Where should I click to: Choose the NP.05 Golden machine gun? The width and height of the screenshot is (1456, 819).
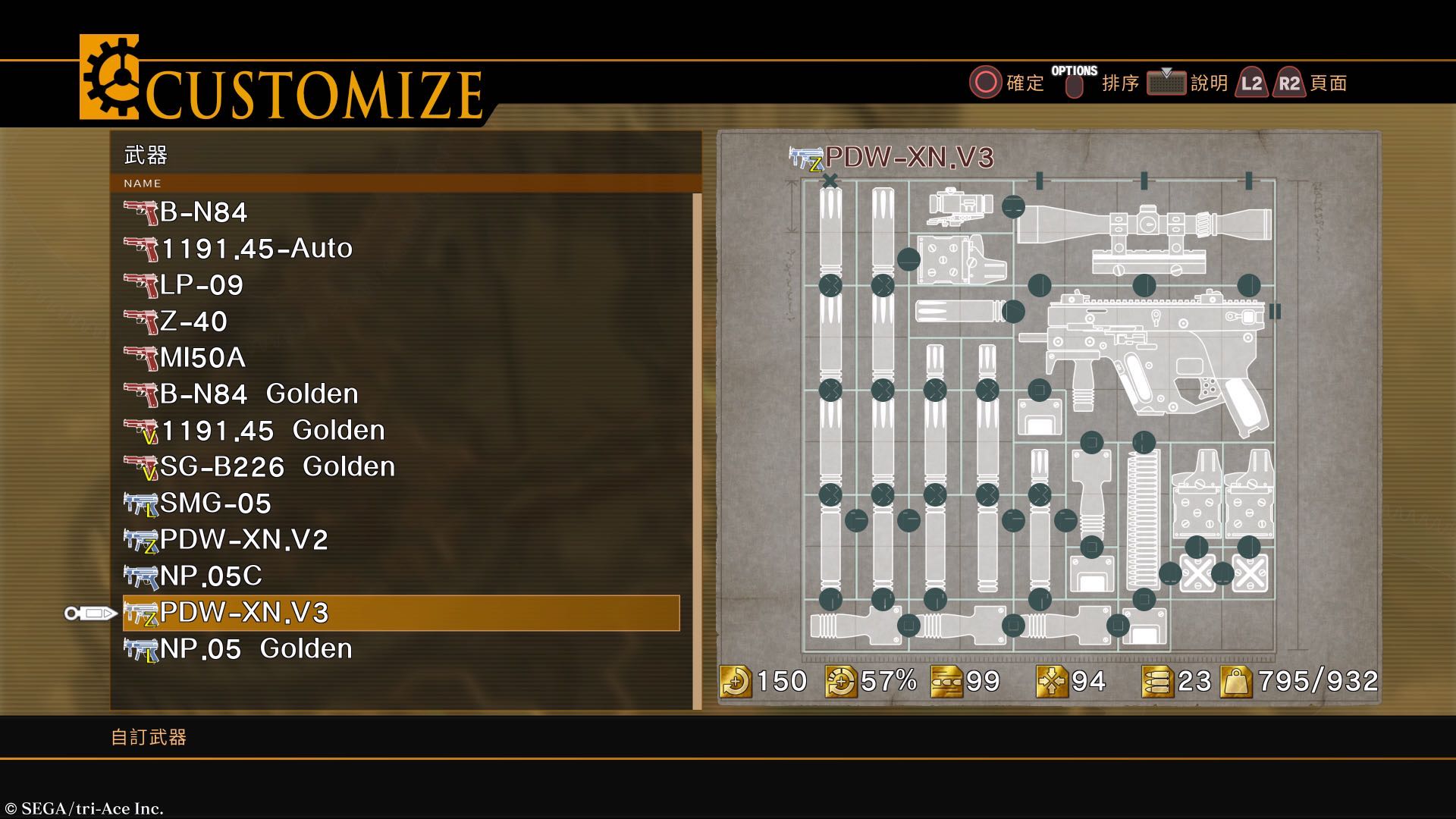point(256,649)
